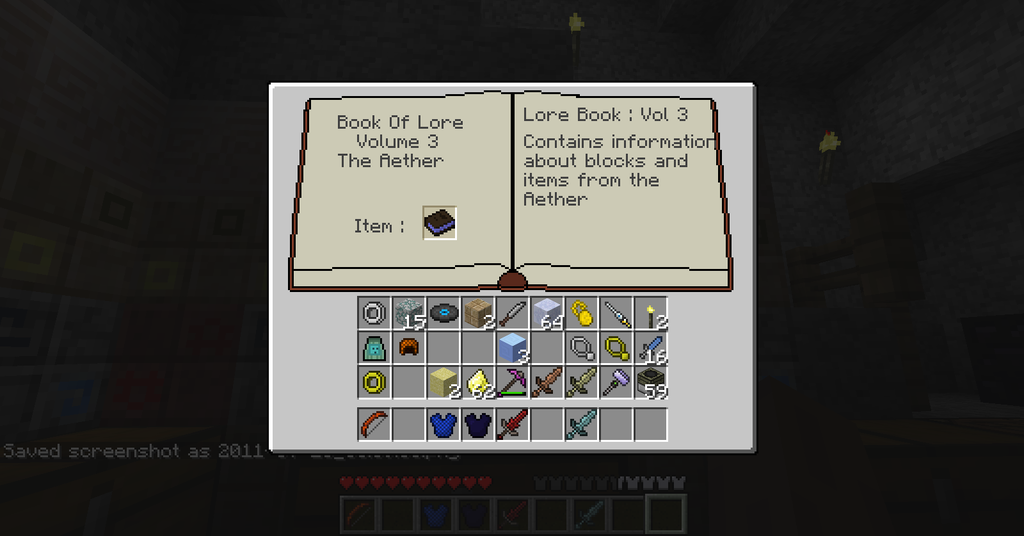Select the orange helmet

point(408,348)
